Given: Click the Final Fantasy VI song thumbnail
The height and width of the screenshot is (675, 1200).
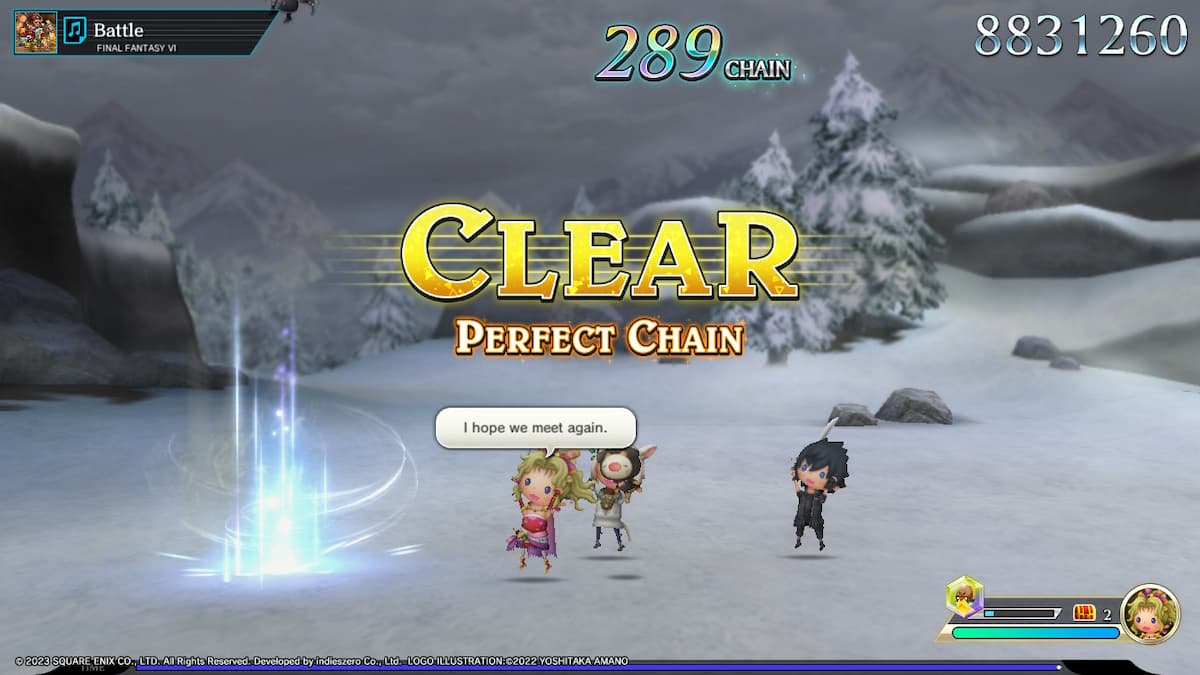Looking at the screenshot, I should coord(36,32).
